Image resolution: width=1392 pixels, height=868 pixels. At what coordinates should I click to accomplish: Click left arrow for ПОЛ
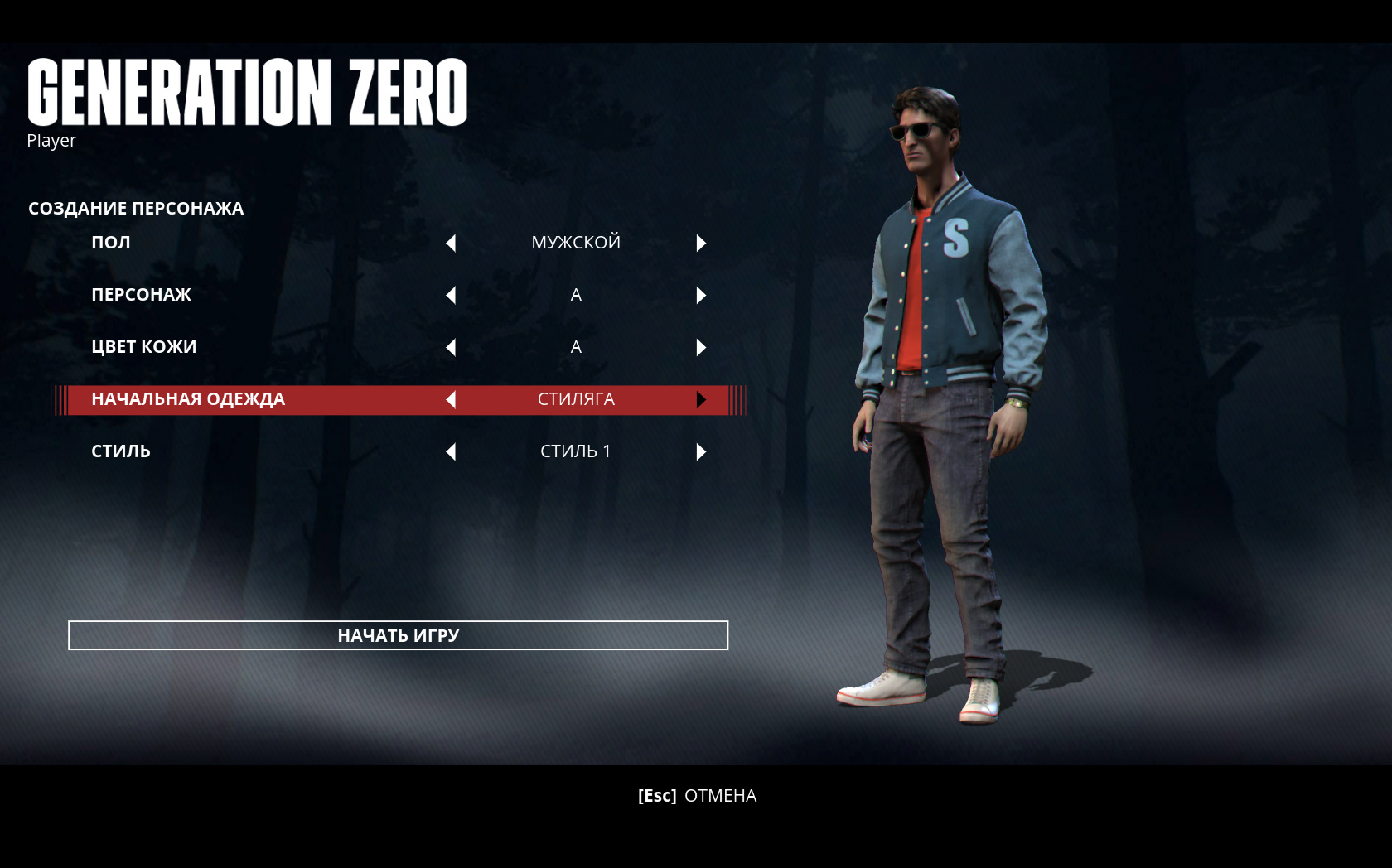coord(451,243)
